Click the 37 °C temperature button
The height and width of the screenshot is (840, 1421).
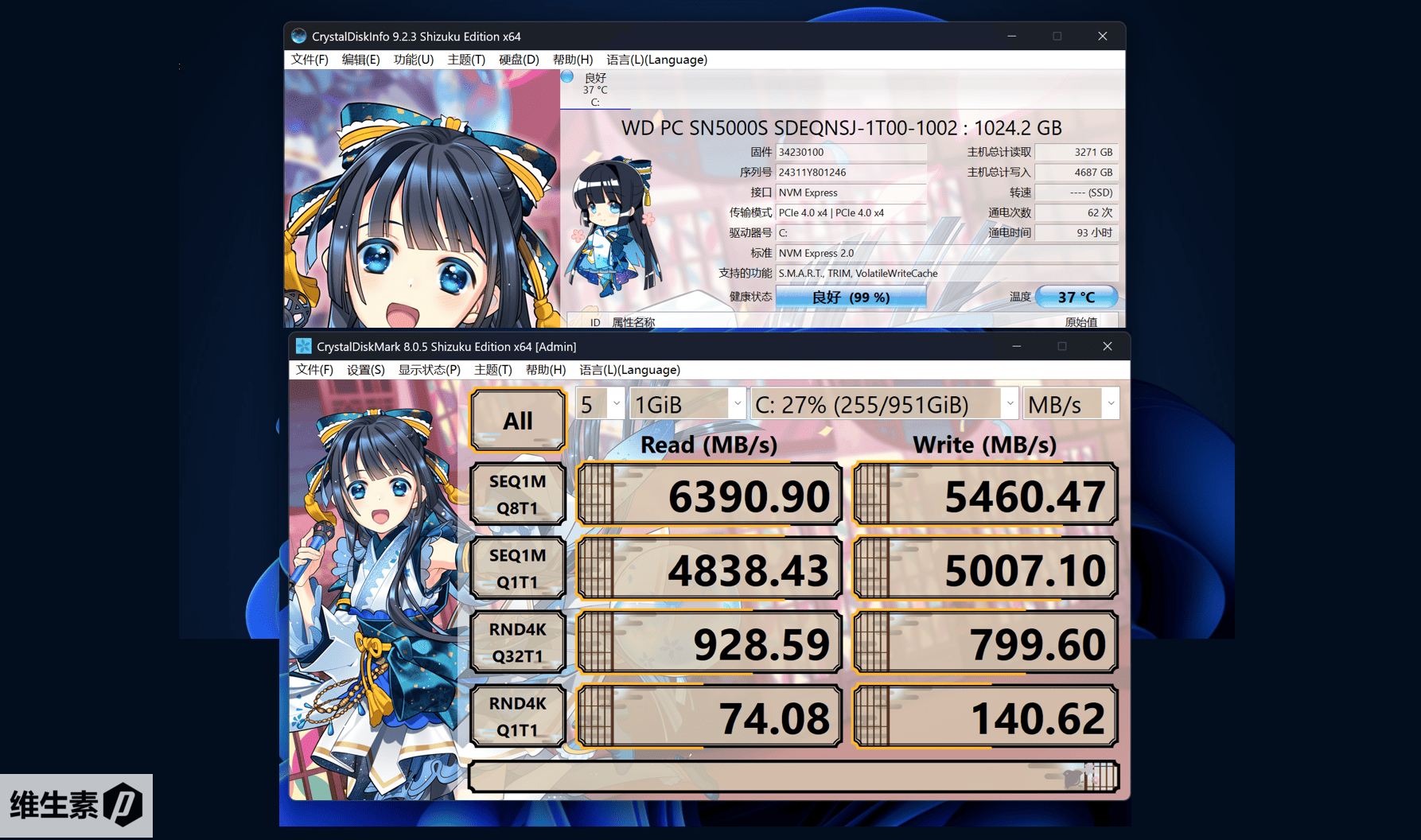pyautogui.click(x=1076, y=297)
